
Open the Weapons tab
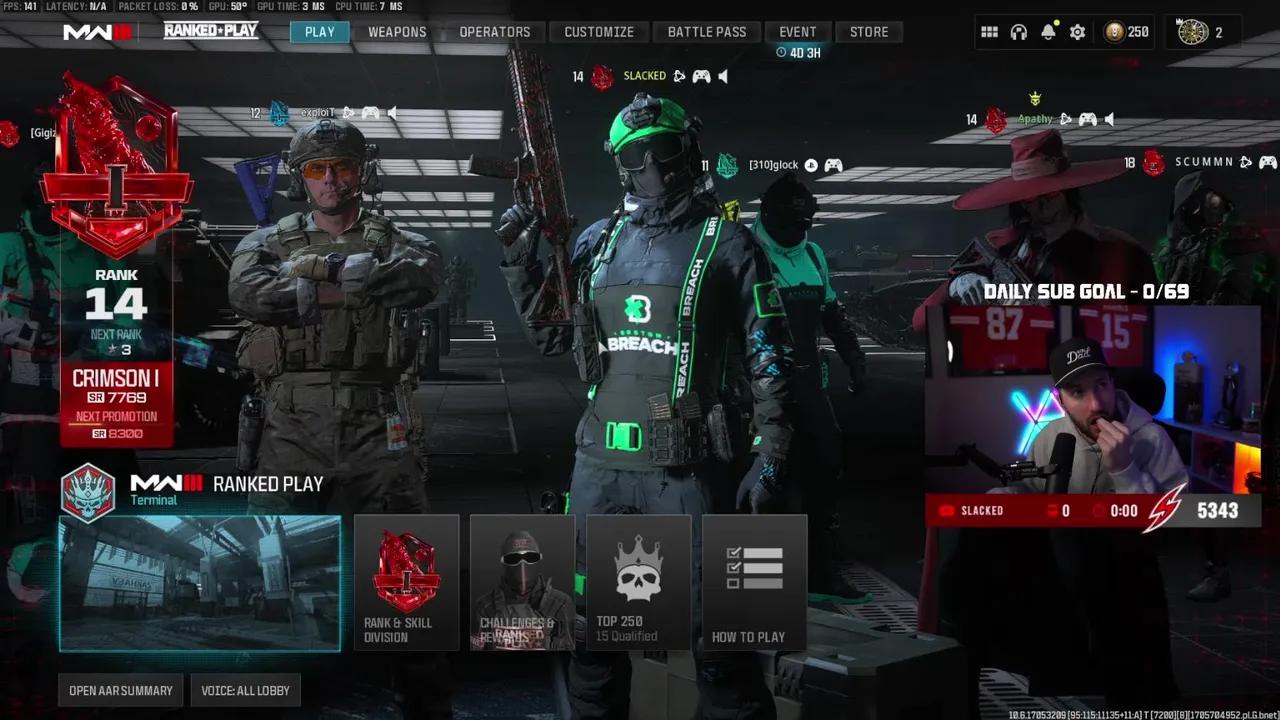[397, 32]
